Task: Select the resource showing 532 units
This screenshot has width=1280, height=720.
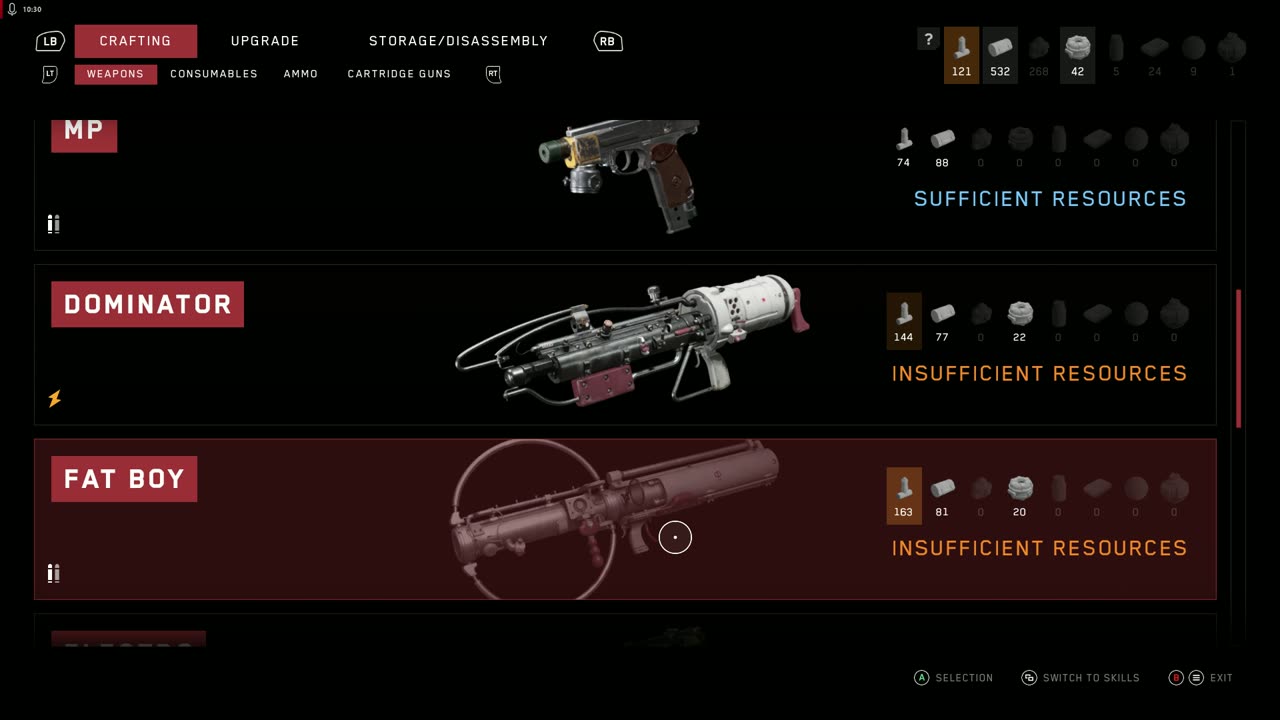Action: click(x=1000, y=55)
